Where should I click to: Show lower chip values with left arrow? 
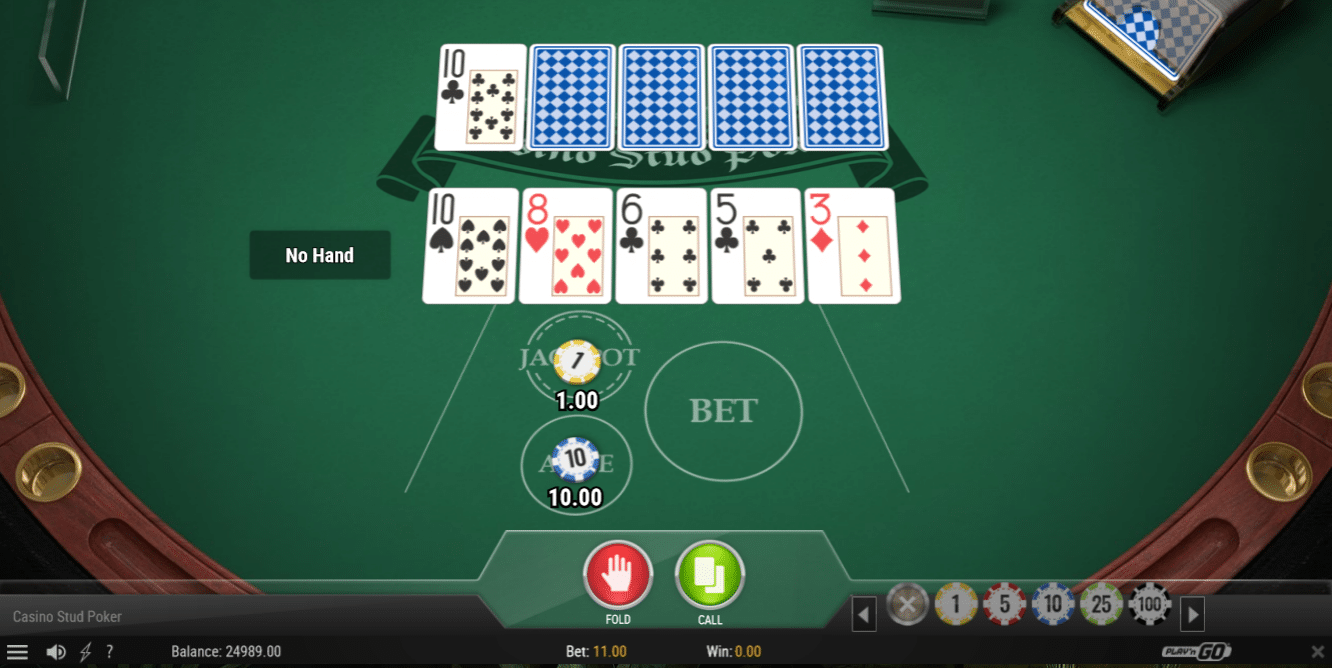click(863, 613)
